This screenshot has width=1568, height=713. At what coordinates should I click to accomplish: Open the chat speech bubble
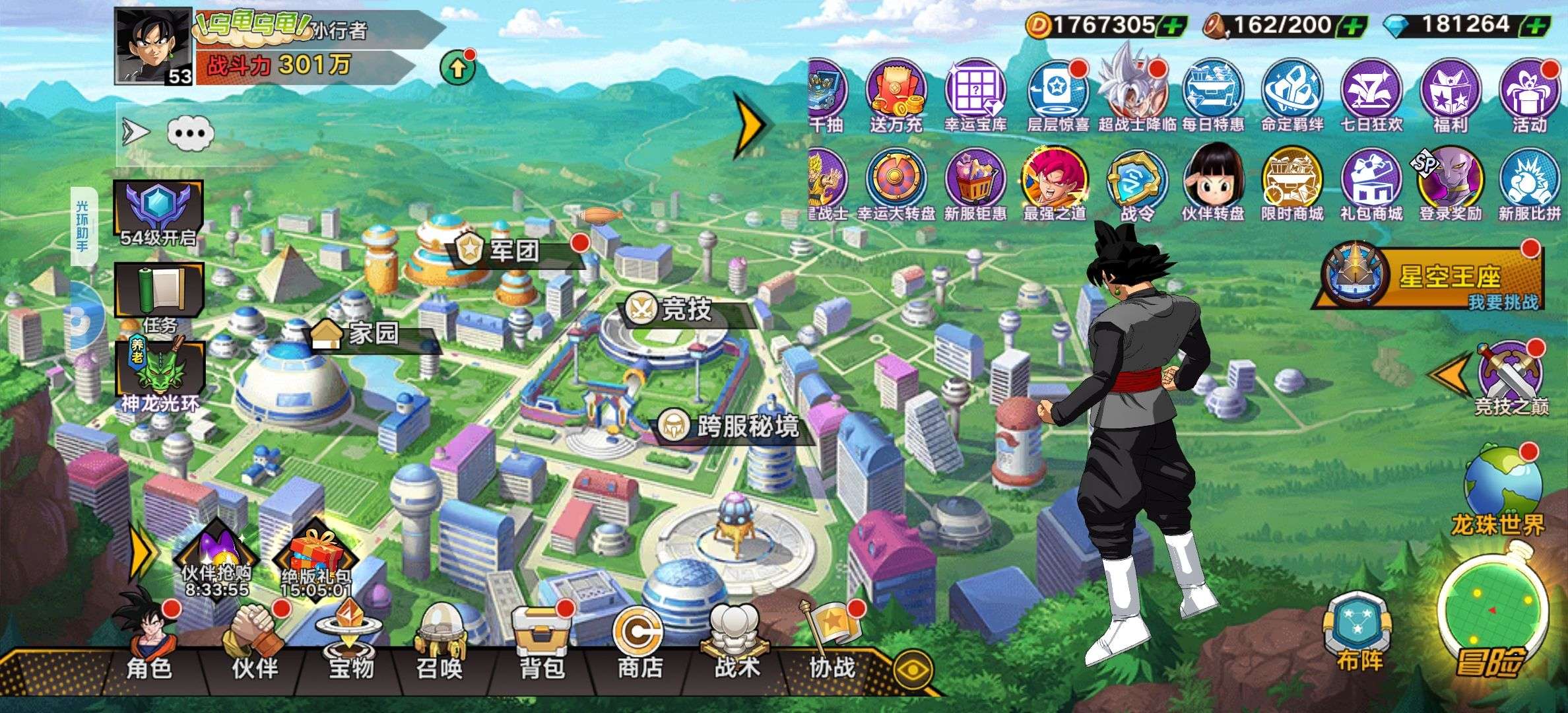tap(191, 133)
